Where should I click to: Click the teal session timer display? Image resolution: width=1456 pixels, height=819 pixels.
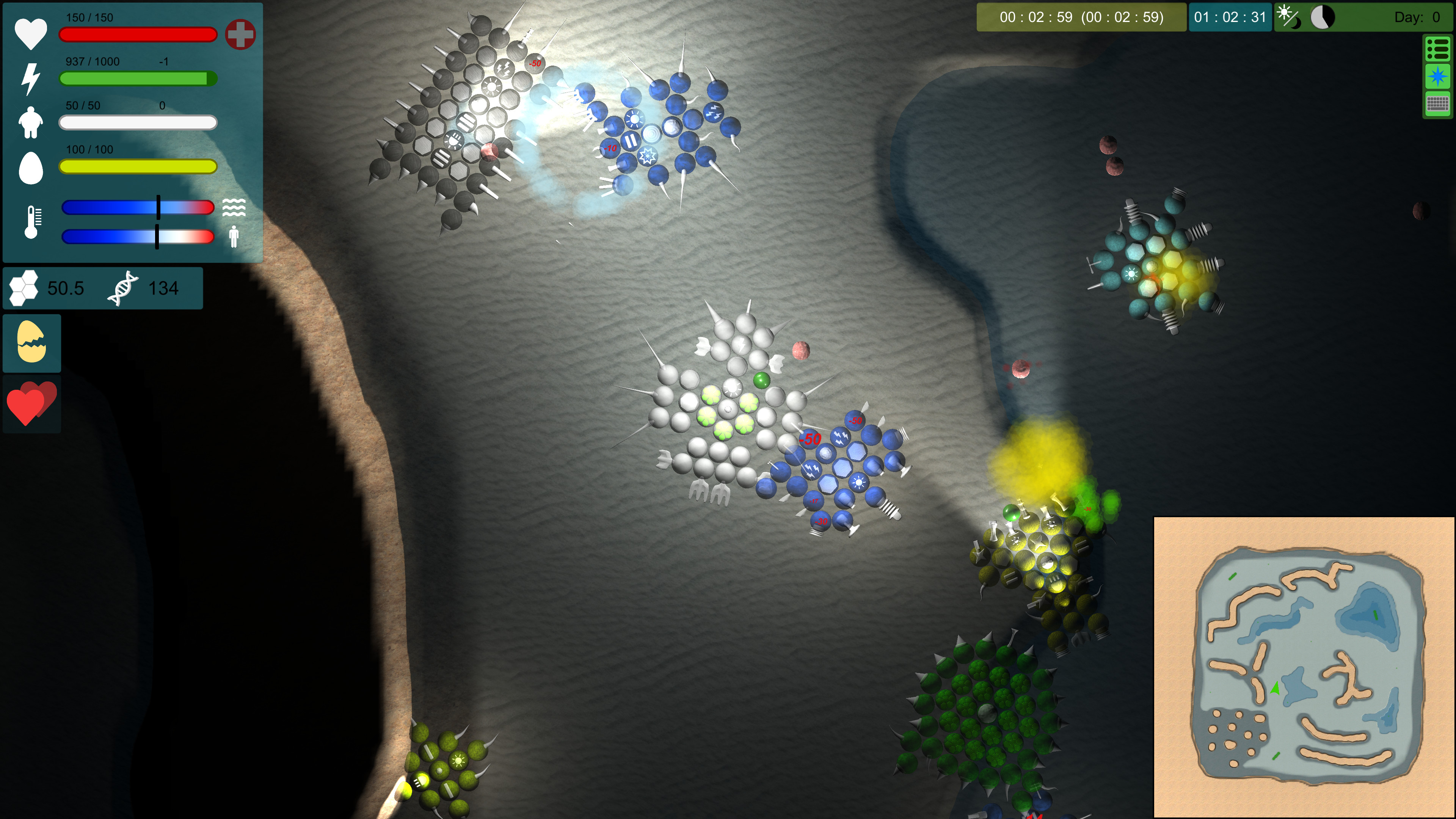click(1230, 17)
